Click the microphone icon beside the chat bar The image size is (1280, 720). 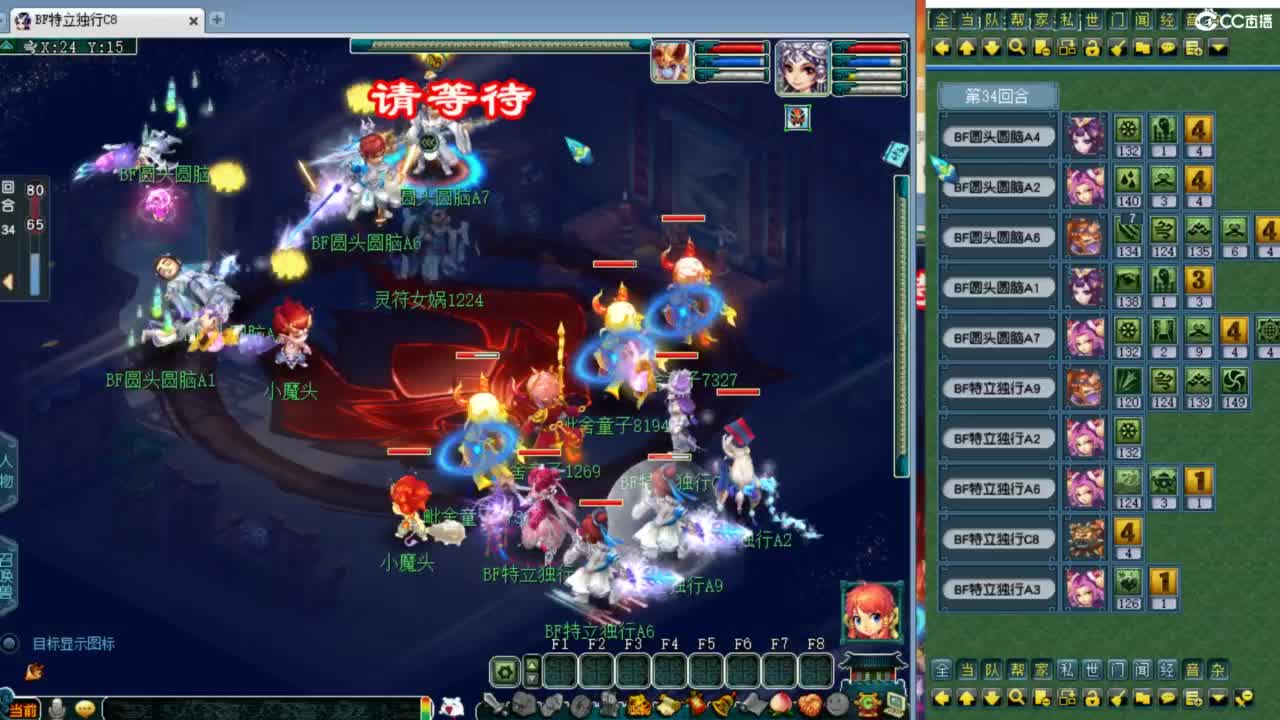[x=56, y=708]
